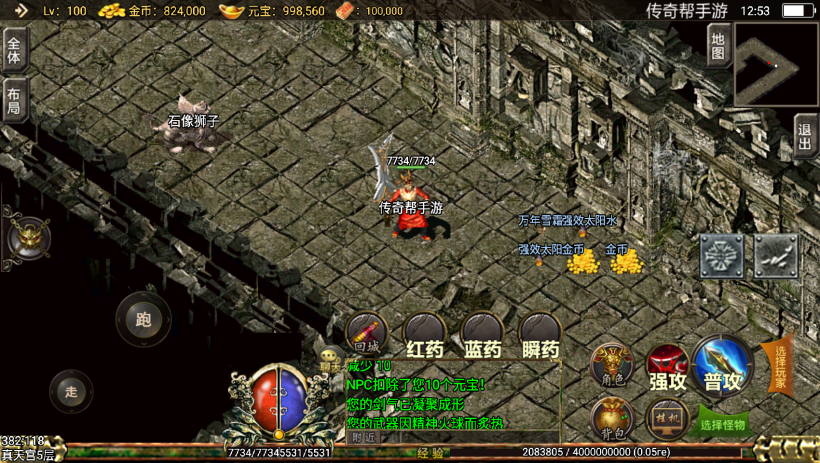Open the 背包 backpack
The height and width of the screenshot is (463, 820).
(x=610, y=418)
